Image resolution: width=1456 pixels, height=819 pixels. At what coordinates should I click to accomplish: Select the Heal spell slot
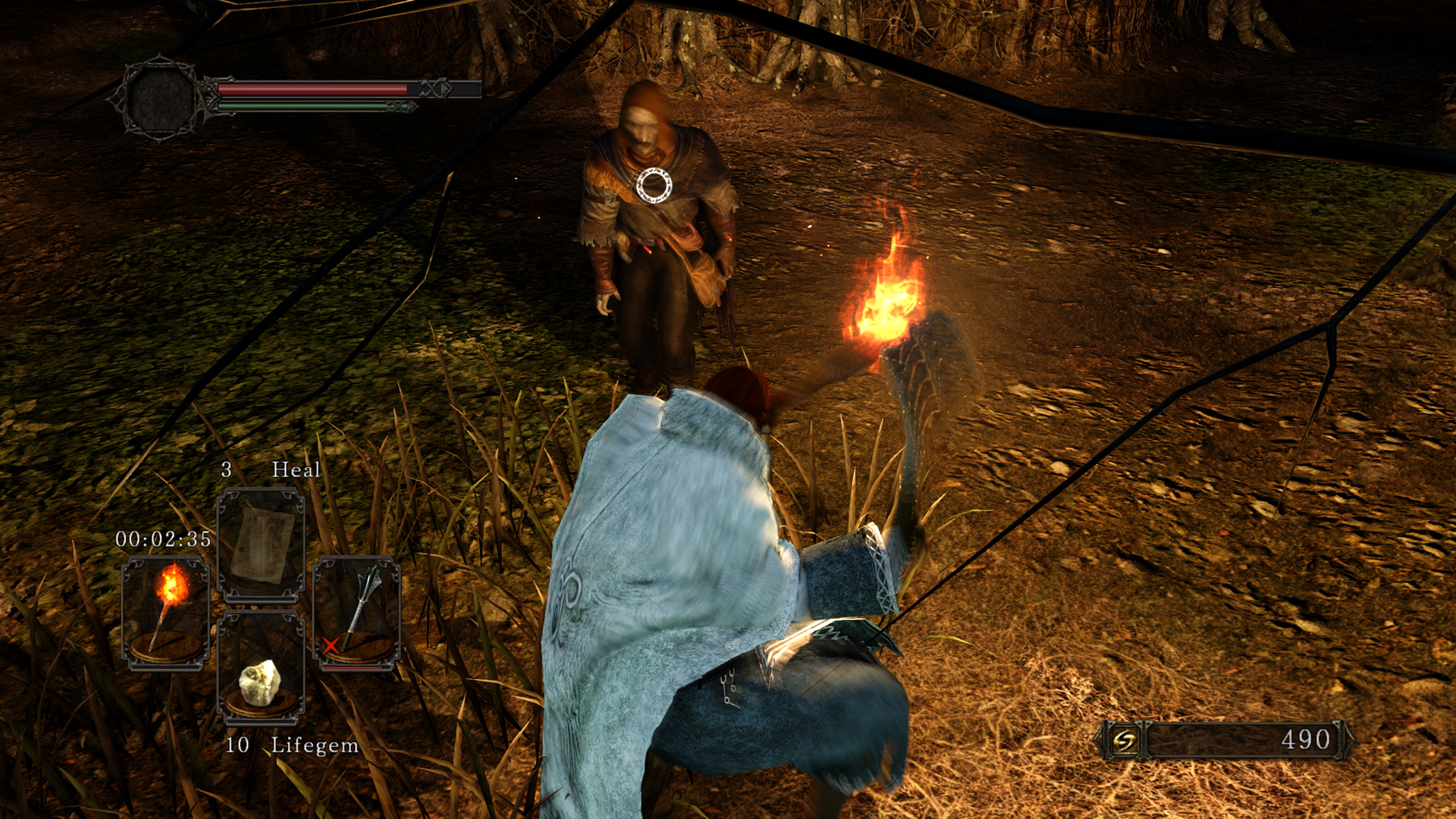pyautogui.click(x=261, y=544)
